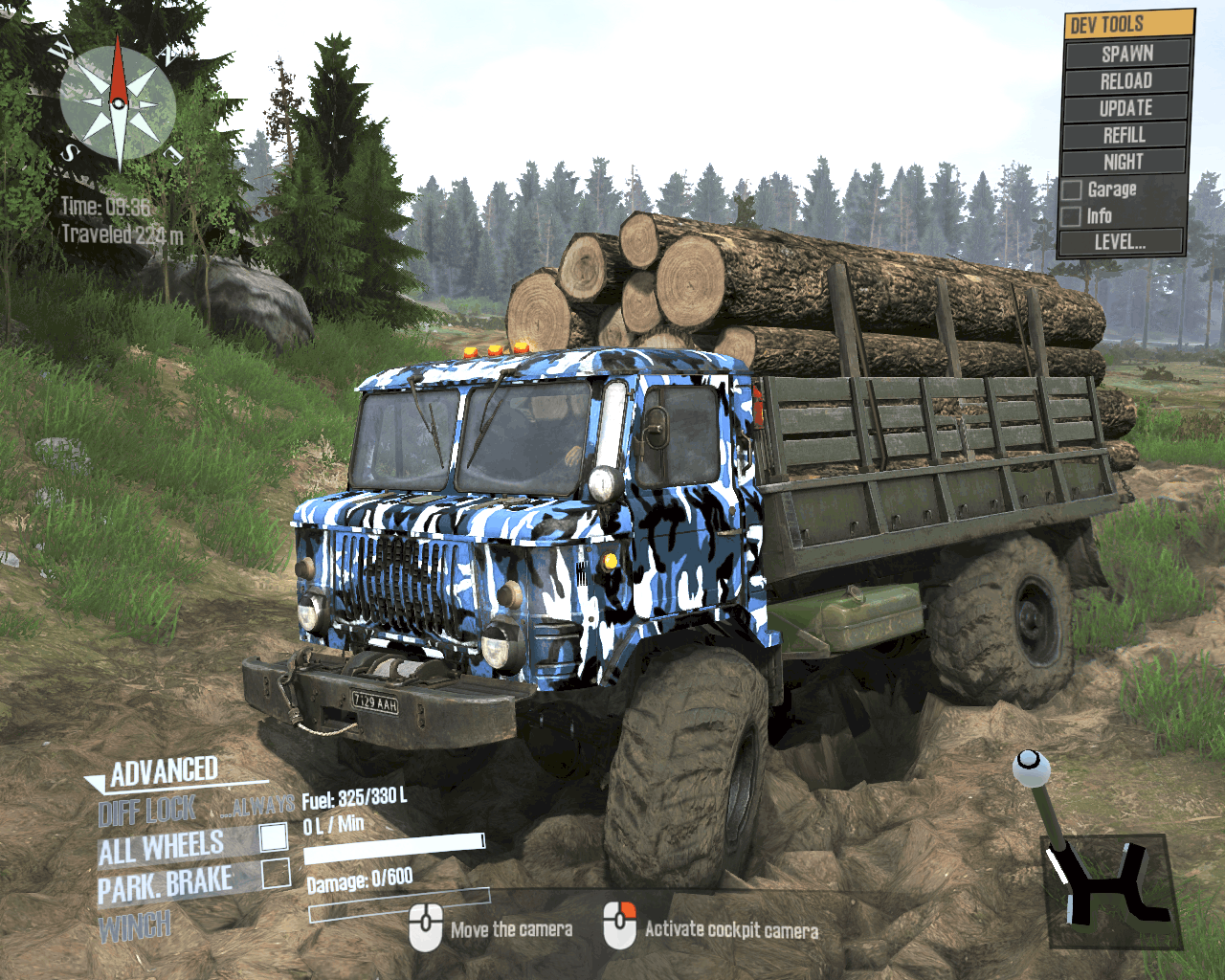Choose RELOAD in Dev Tools
The height and width of the screenshot is (980, 1225).
point(1125,80)
